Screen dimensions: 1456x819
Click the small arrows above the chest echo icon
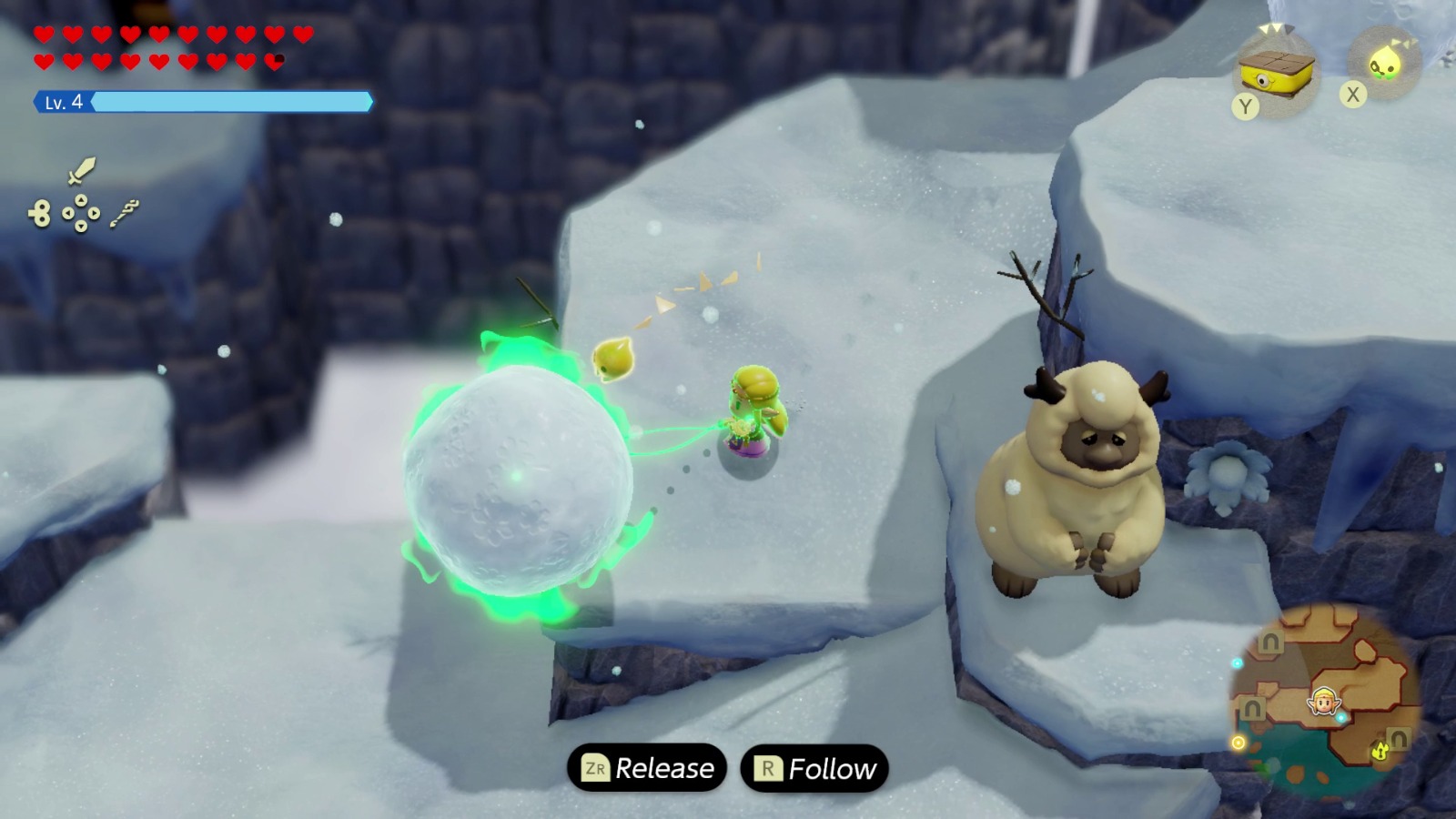pos(1269,29)
